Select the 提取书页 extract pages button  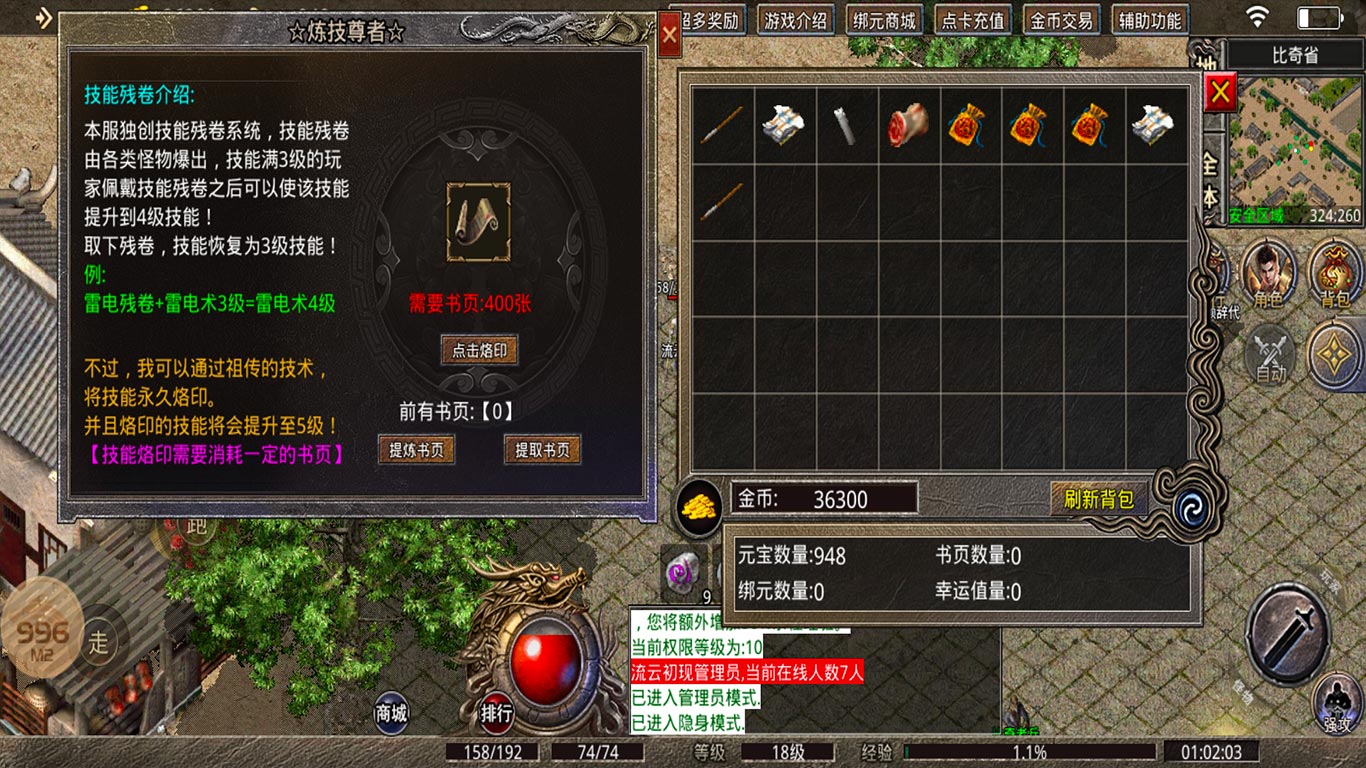tap(542, 450)
